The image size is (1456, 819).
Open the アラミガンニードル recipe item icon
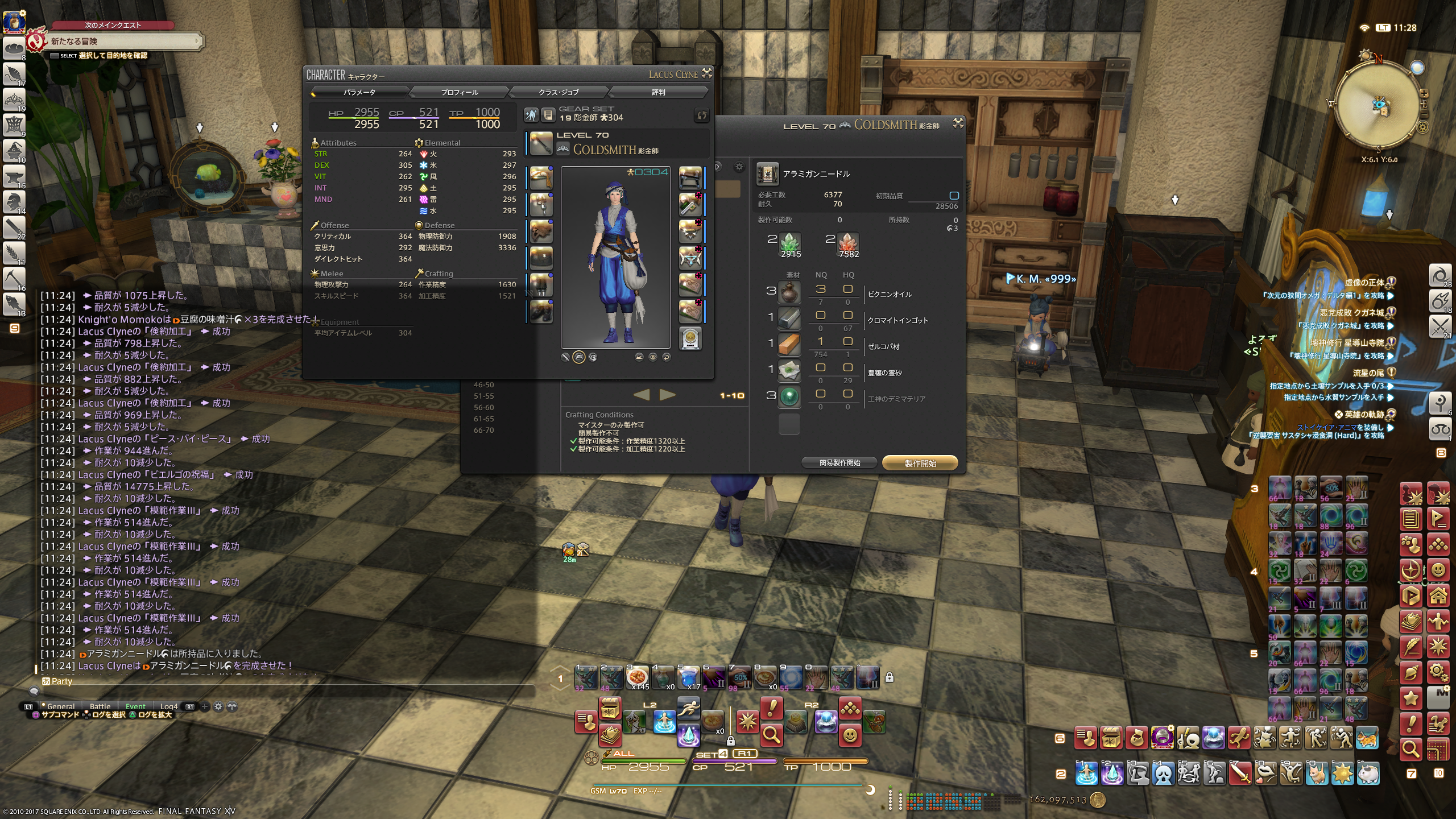(767, 174)
